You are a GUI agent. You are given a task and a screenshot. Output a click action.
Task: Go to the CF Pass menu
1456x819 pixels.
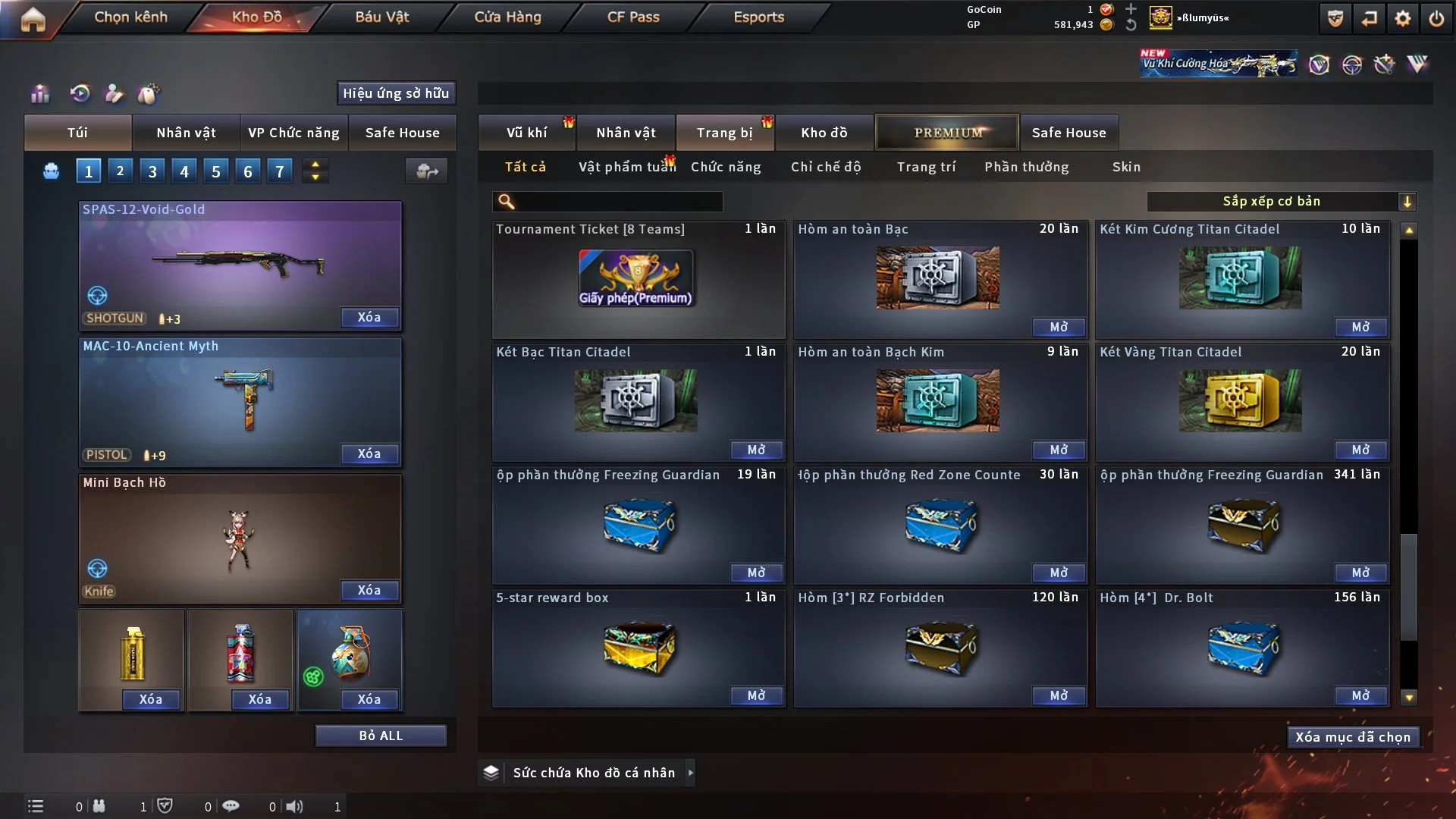[x=632, y=17]
